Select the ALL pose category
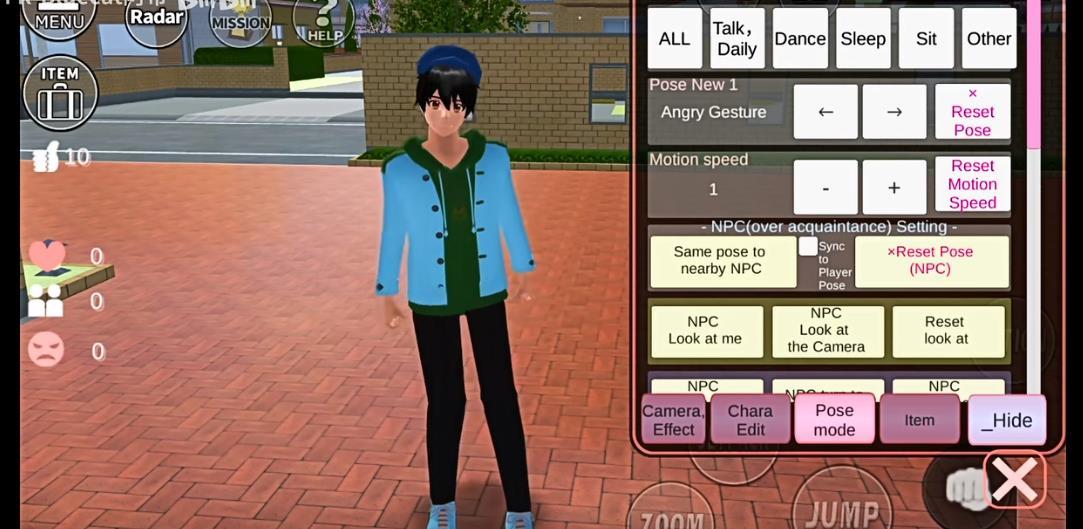Image resolution: width=1083 pixels, height=529 pixels. 674,39
